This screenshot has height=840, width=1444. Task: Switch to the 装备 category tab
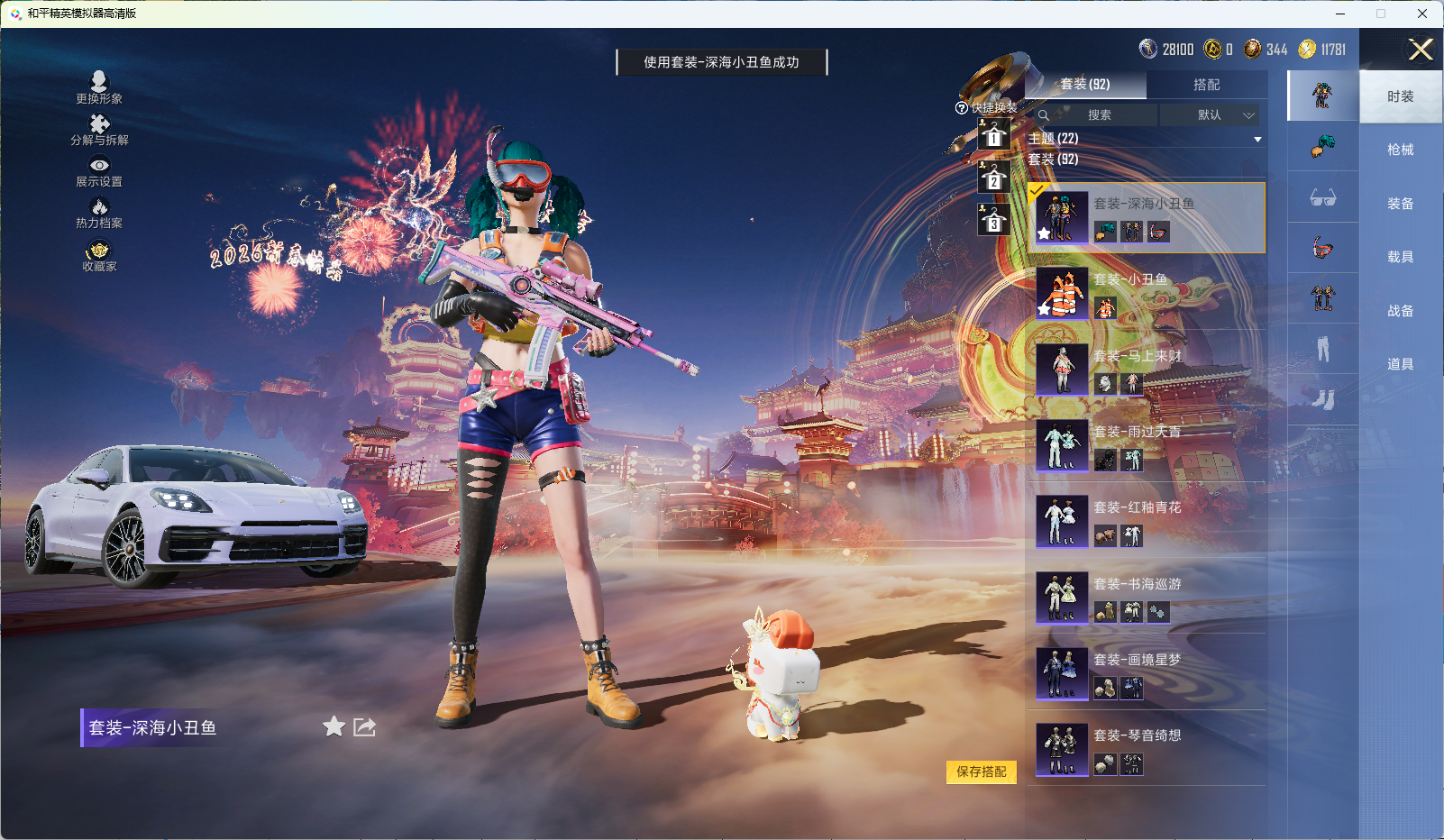tap(1400, 203)
